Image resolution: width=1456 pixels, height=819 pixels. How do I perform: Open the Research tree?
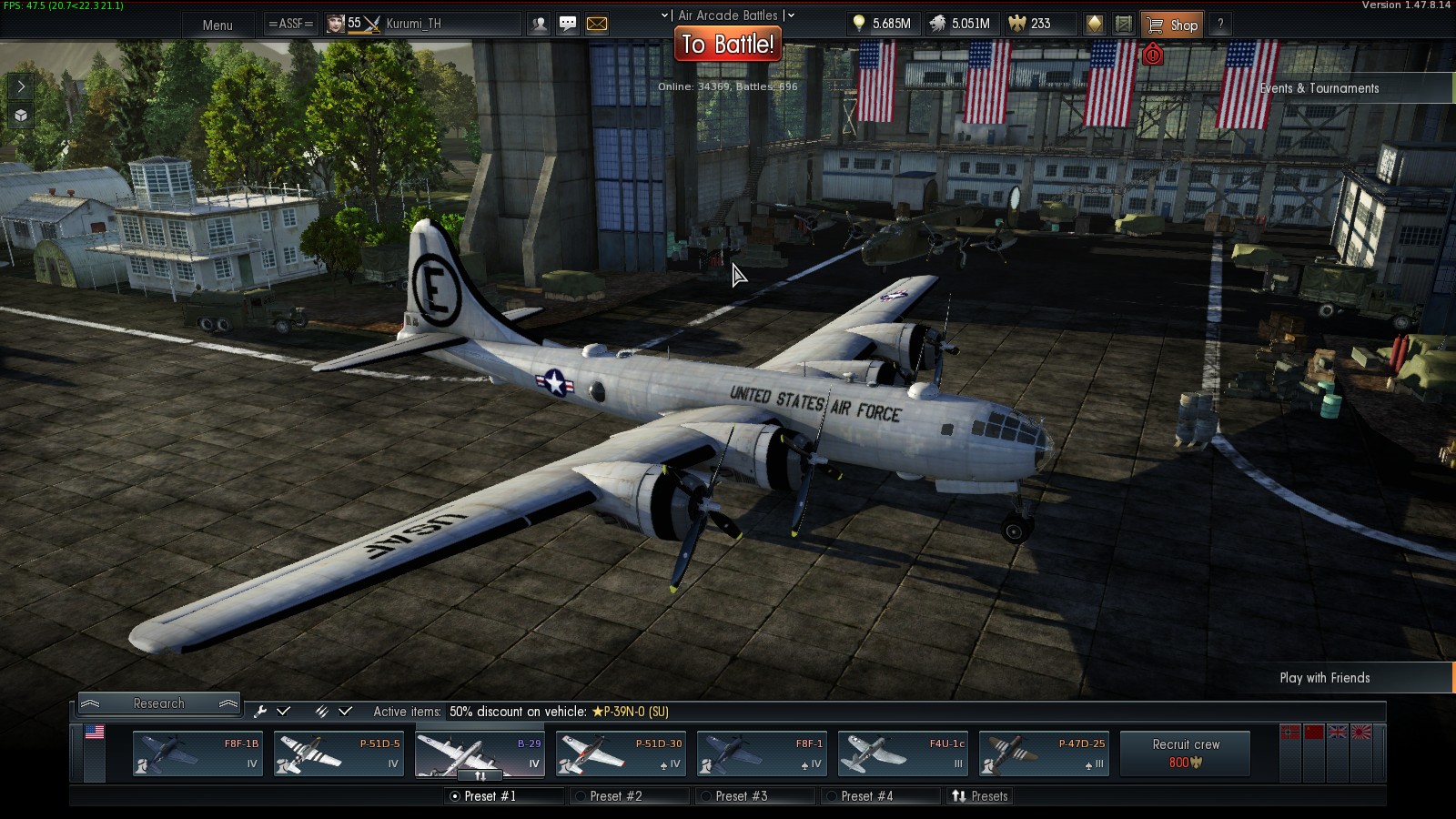tap(158, 703)
